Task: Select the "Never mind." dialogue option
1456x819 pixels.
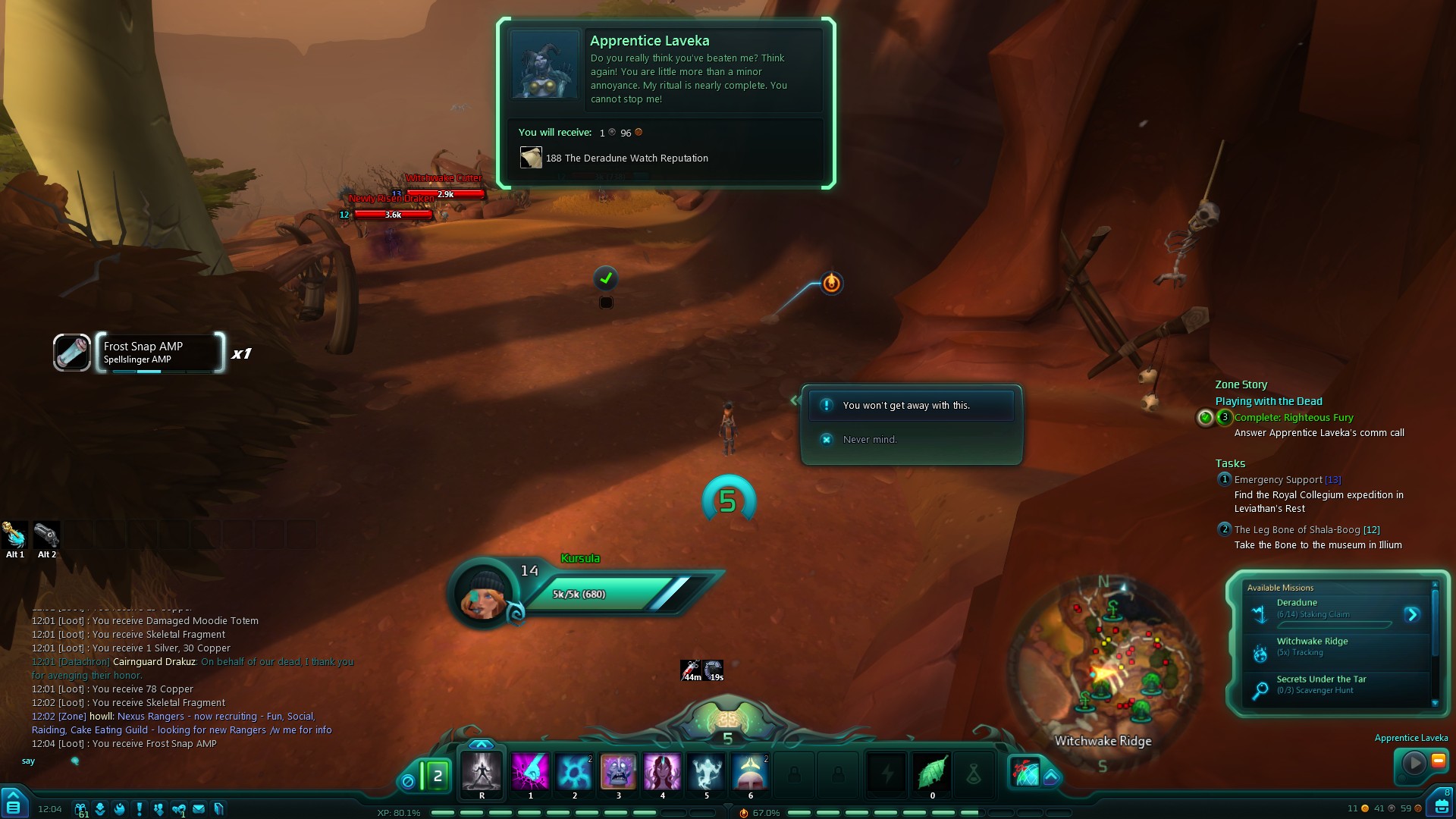Action: tap(869, 440)
